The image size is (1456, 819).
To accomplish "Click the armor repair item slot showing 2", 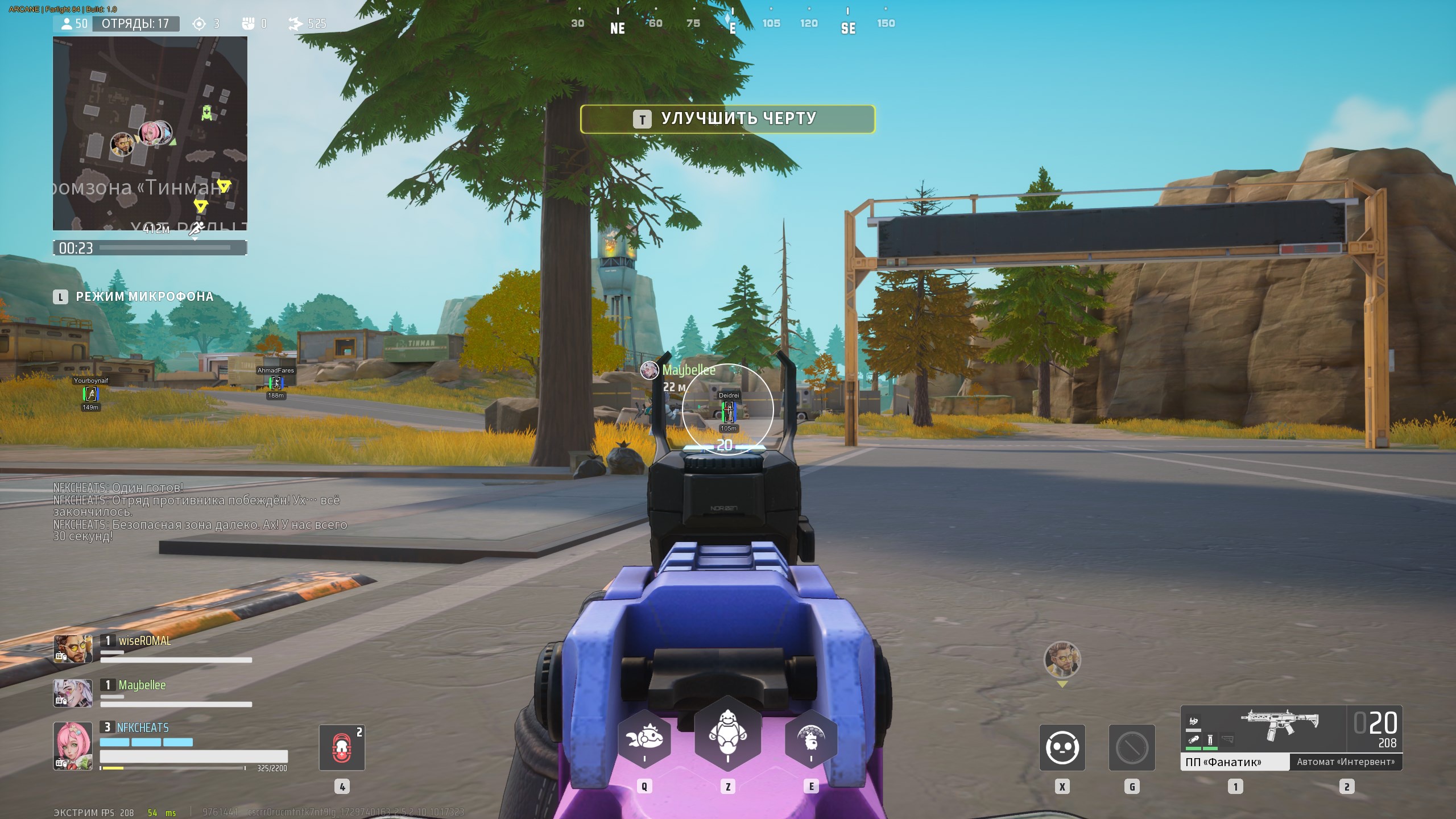I will (343, 747).
